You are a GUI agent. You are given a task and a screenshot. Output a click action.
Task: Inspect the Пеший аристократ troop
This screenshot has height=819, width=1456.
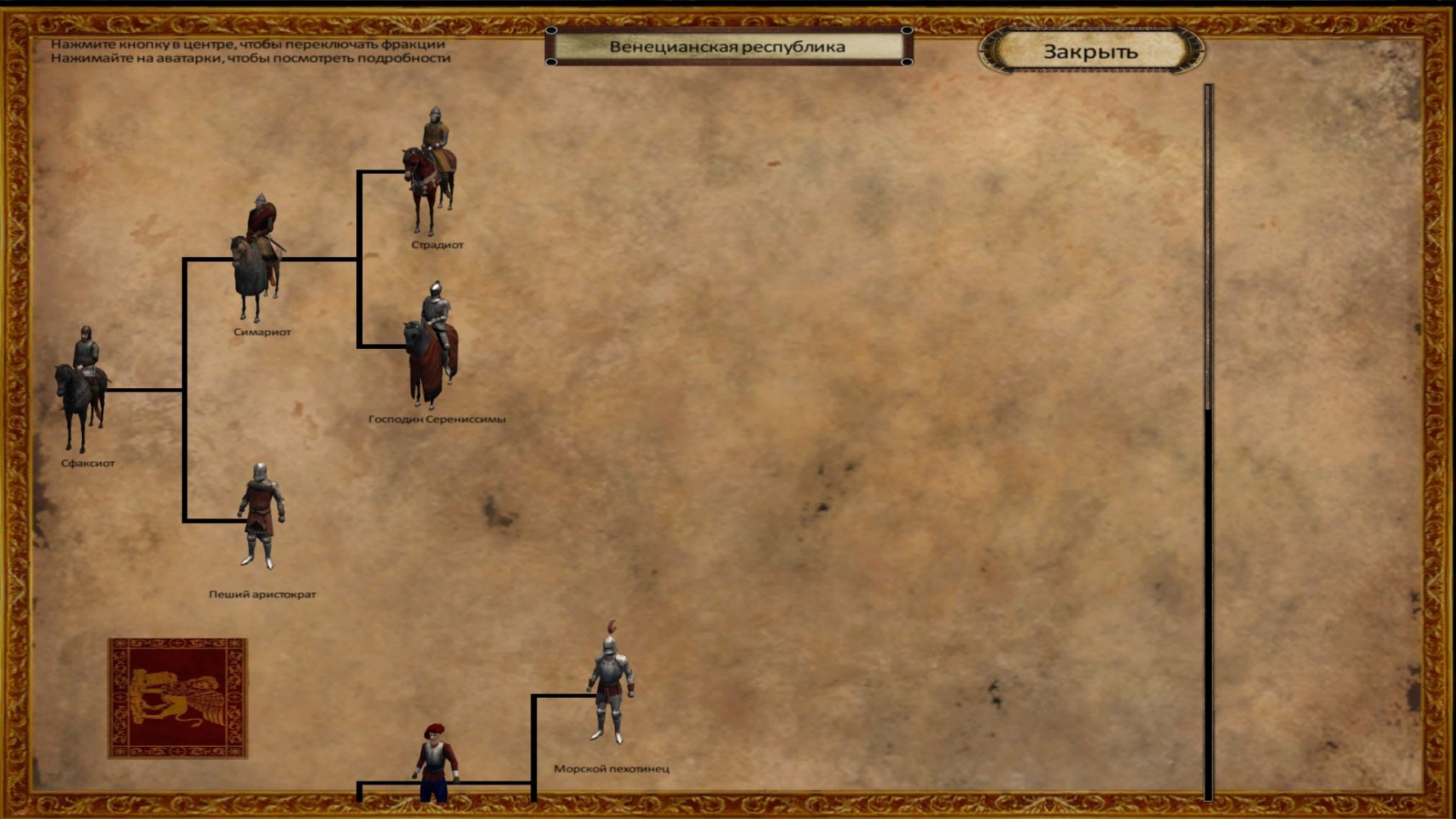click(x=261, y=516)
